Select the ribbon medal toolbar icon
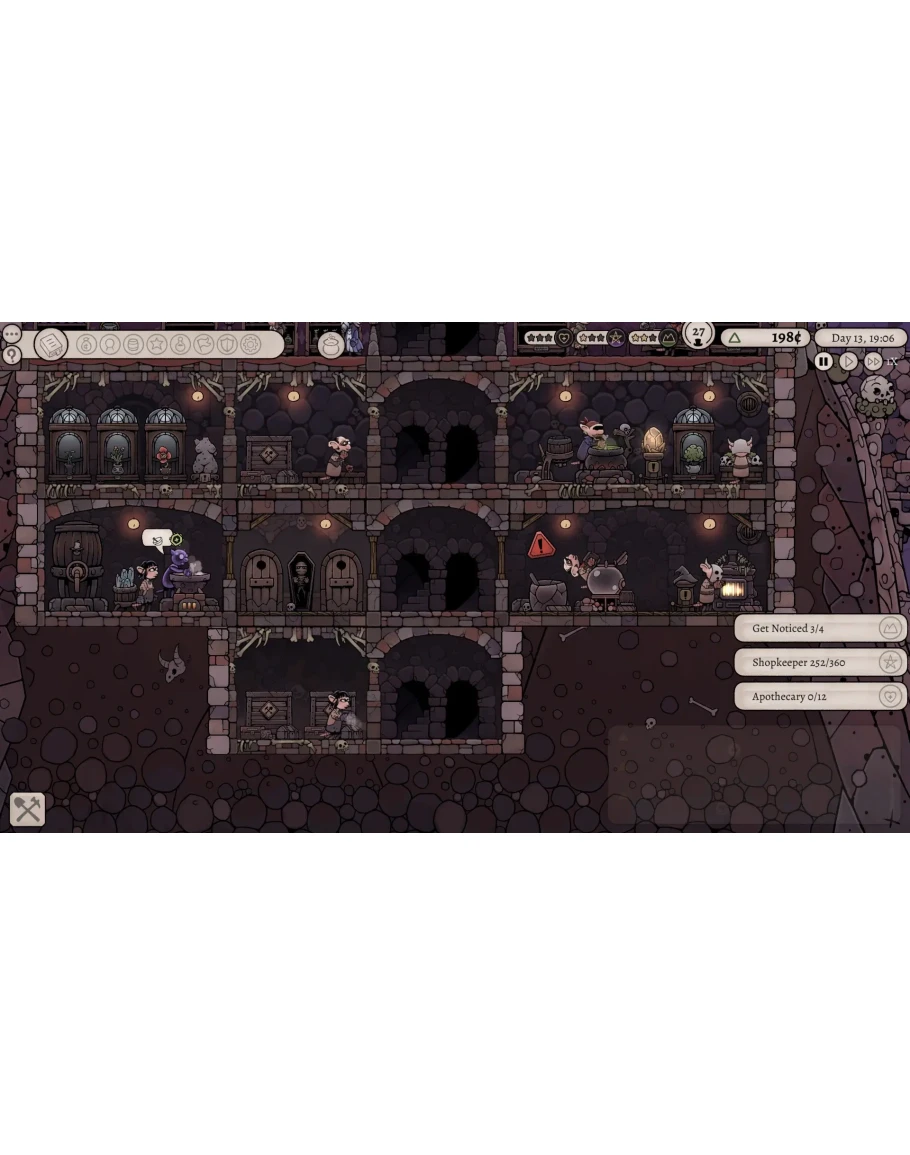The image size is (910, 1155). tap(110, 344)
